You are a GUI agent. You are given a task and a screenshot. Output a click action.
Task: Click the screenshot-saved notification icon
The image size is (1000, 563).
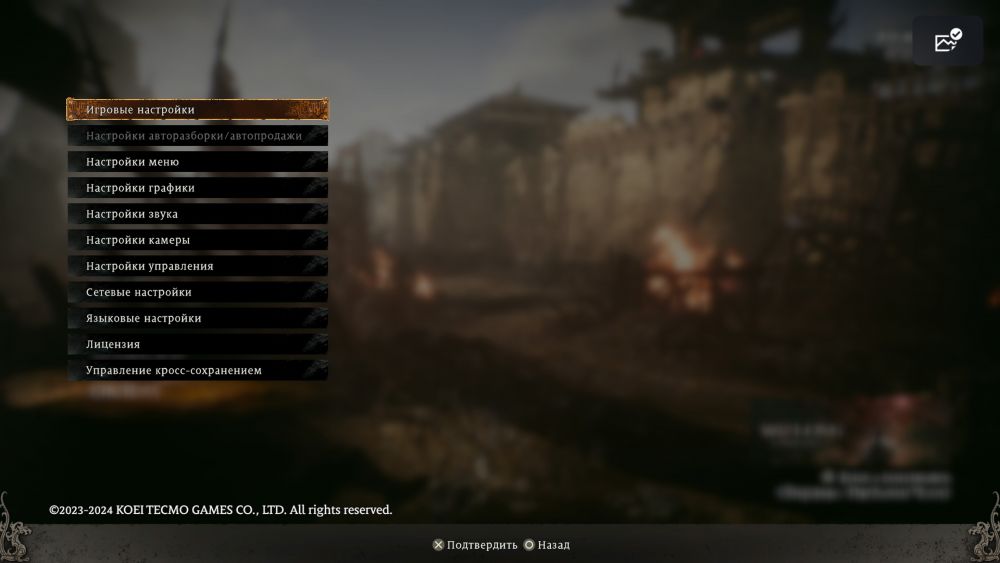[947, 41]
